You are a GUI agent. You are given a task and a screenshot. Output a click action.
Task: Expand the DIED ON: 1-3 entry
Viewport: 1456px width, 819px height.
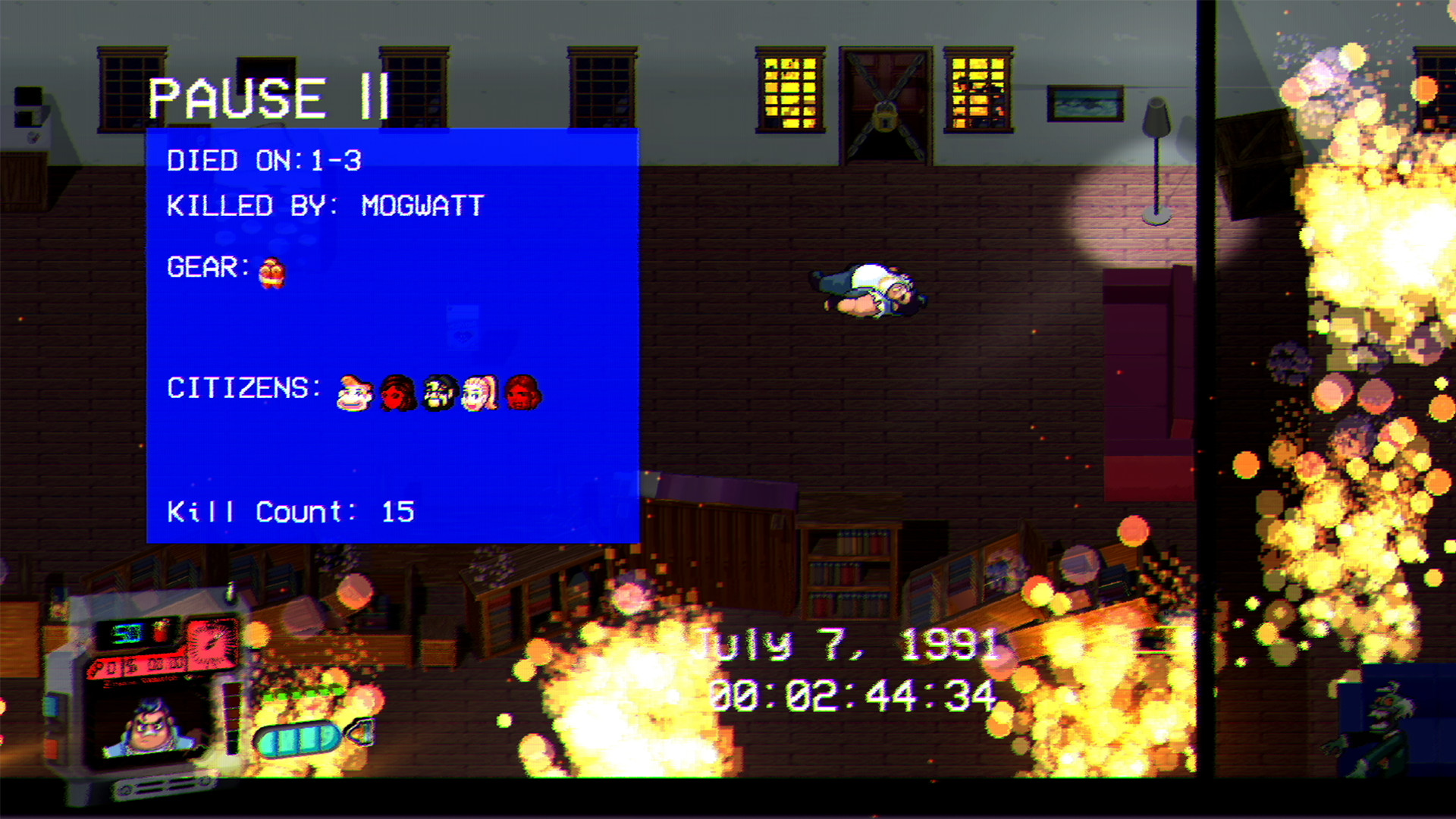click(x=265, y=160)
